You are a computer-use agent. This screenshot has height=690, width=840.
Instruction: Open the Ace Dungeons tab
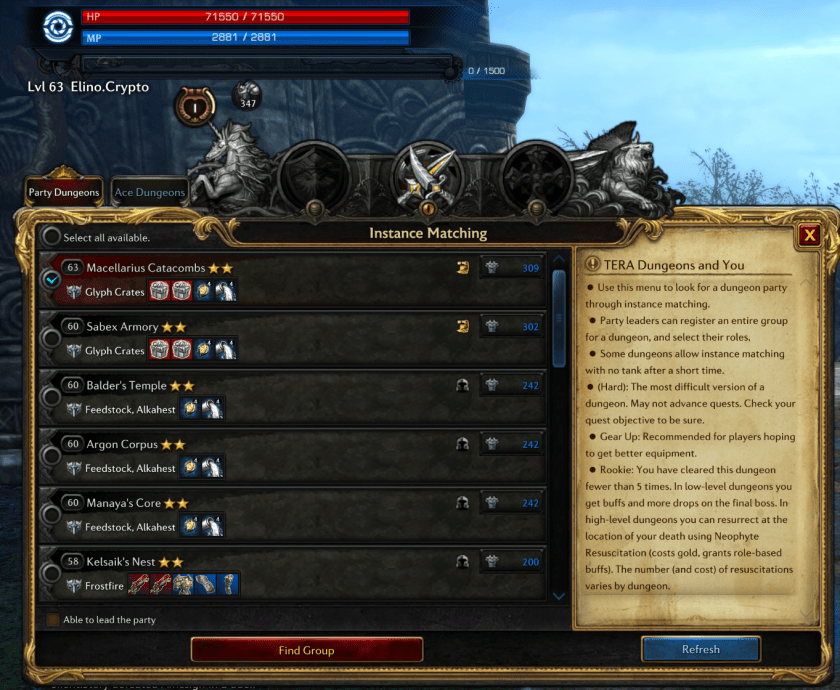click(x=150, y=192)
